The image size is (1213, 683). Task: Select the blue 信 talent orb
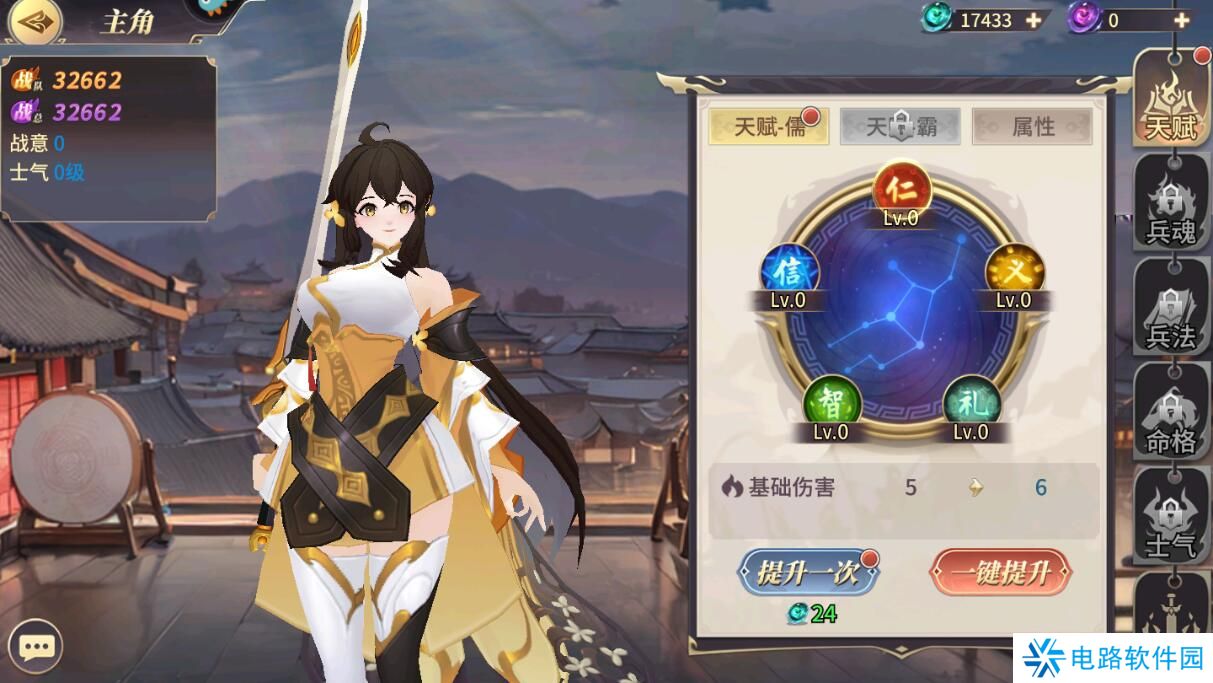(789, 272)
